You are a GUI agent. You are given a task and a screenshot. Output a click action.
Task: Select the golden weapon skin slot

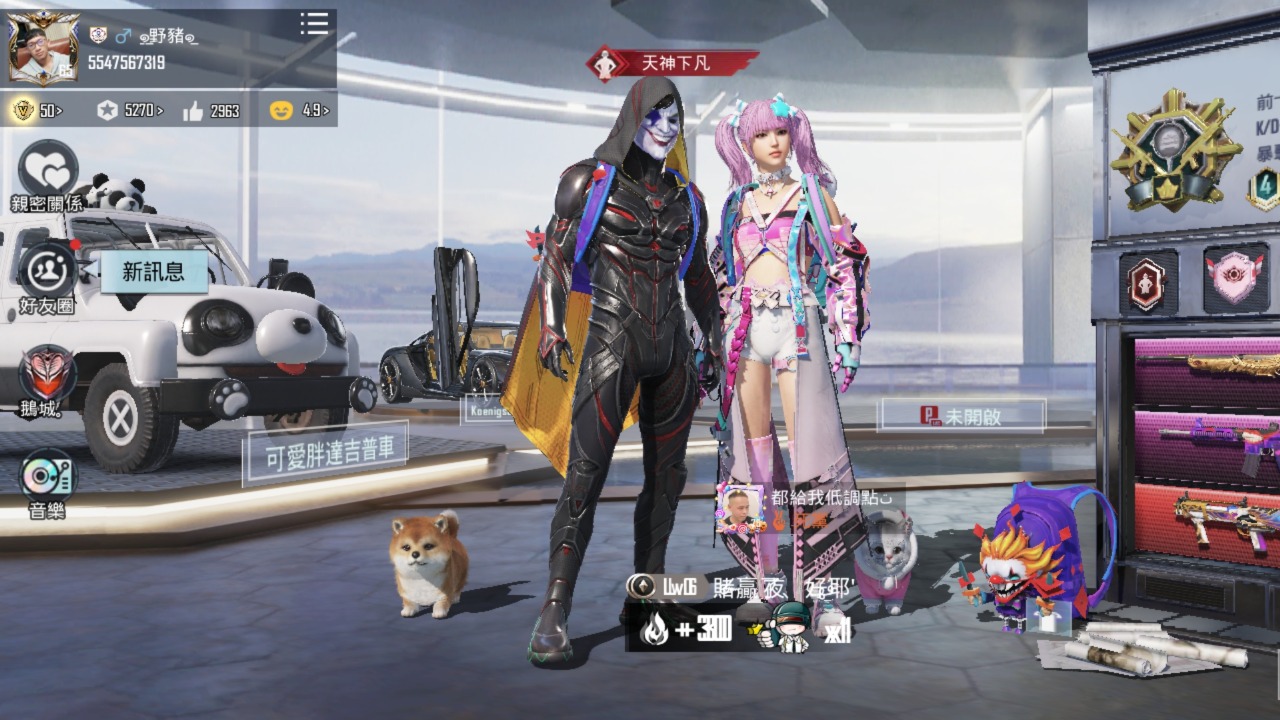[1209, 367]
